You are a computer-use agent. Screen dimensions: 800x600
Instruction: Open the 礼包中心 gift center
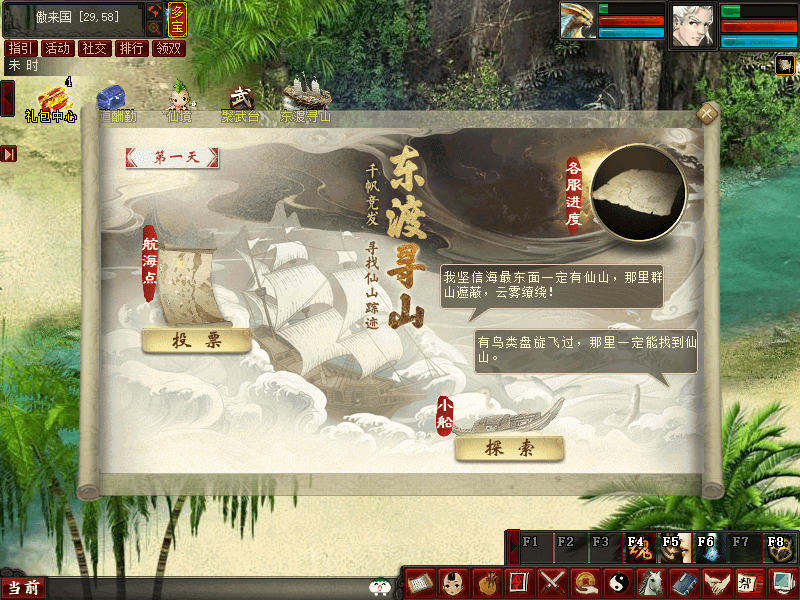50,100
